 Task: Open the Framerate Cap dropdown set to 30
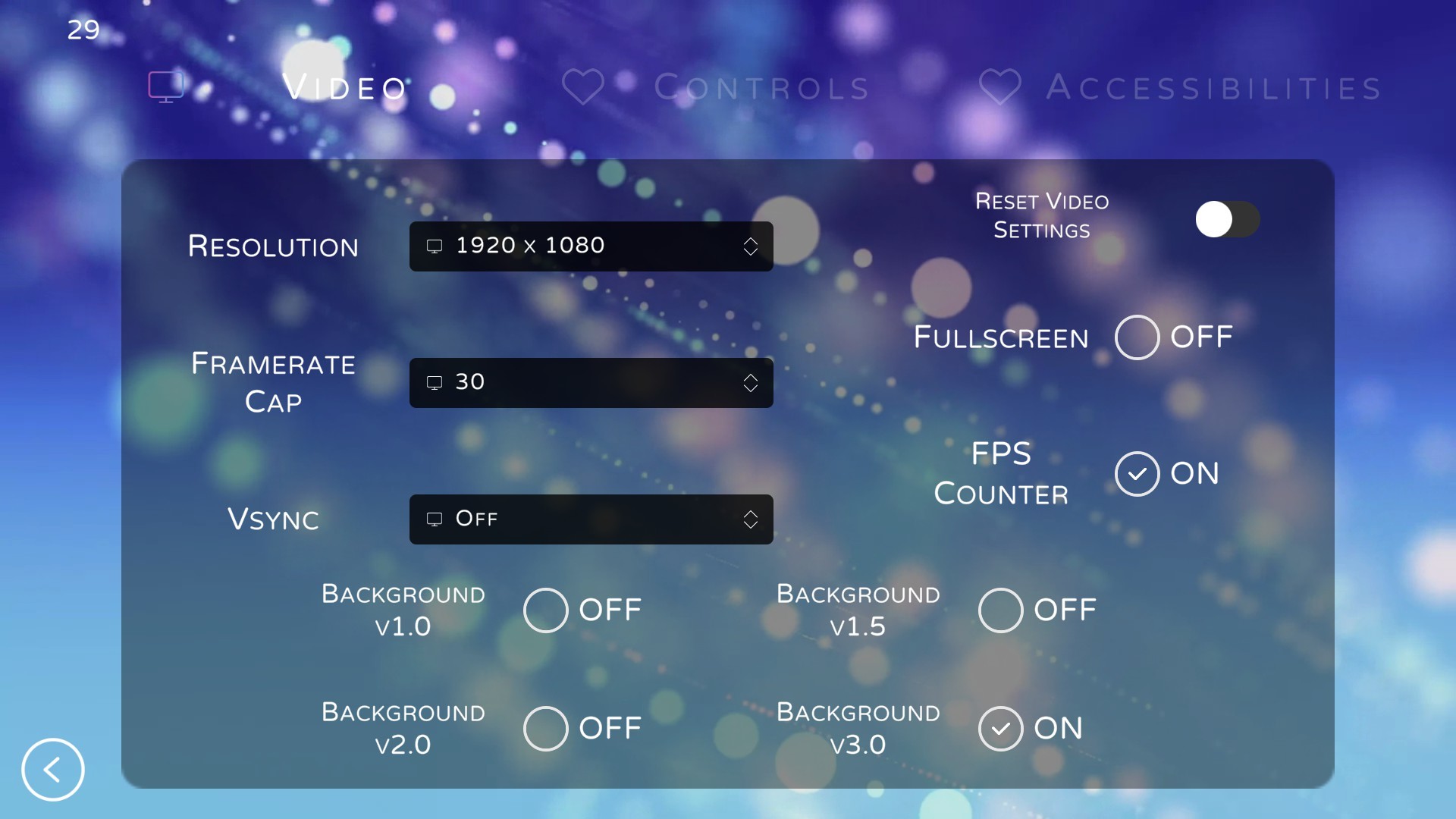pos(591,383)
